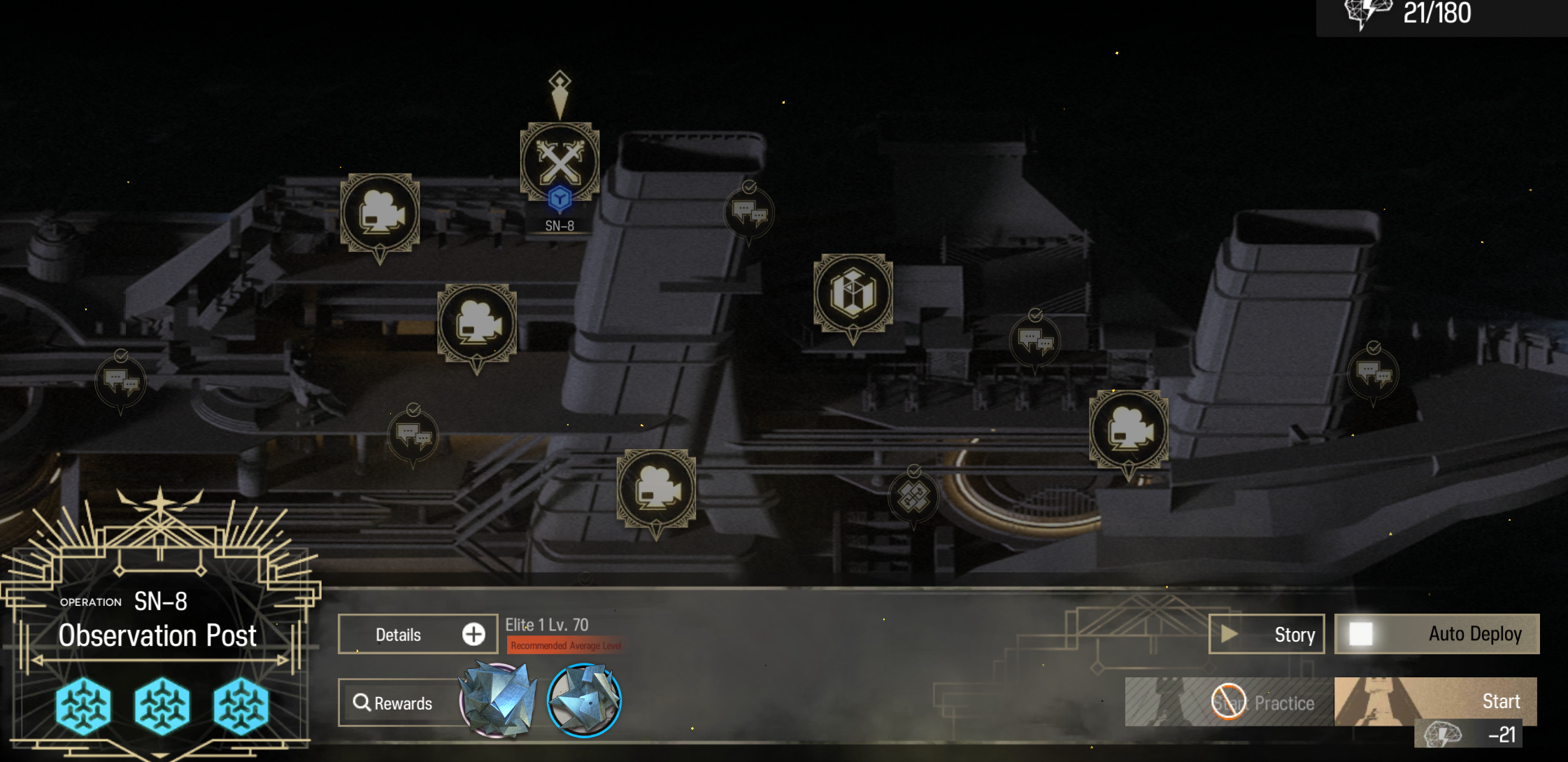Open the operation Details panel
Image resolution: width=1568 pixels, height=762 pixels.
tap(418, 634)
